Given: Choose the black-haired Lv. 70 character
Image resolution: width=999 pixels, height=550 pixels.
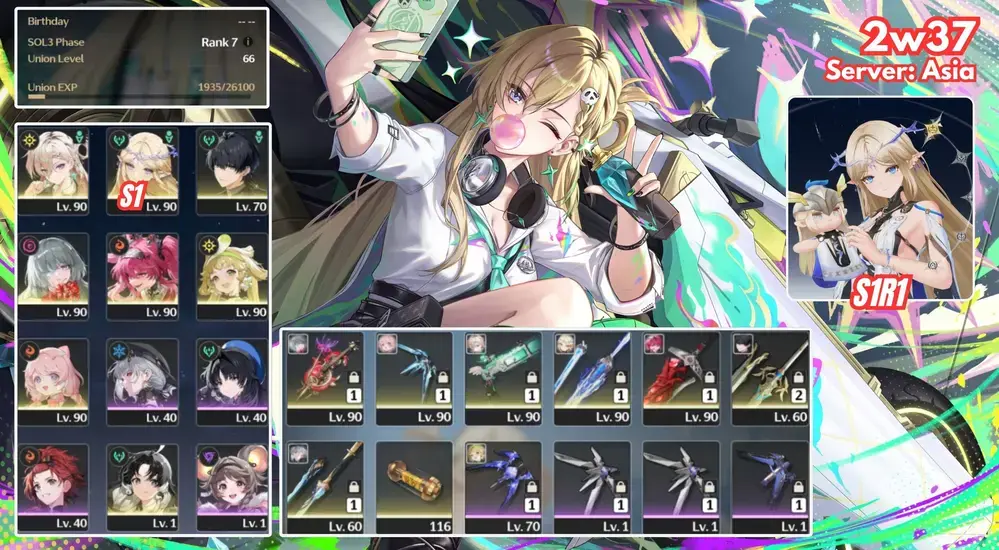Looking at the screenshot, I should 231,170.
